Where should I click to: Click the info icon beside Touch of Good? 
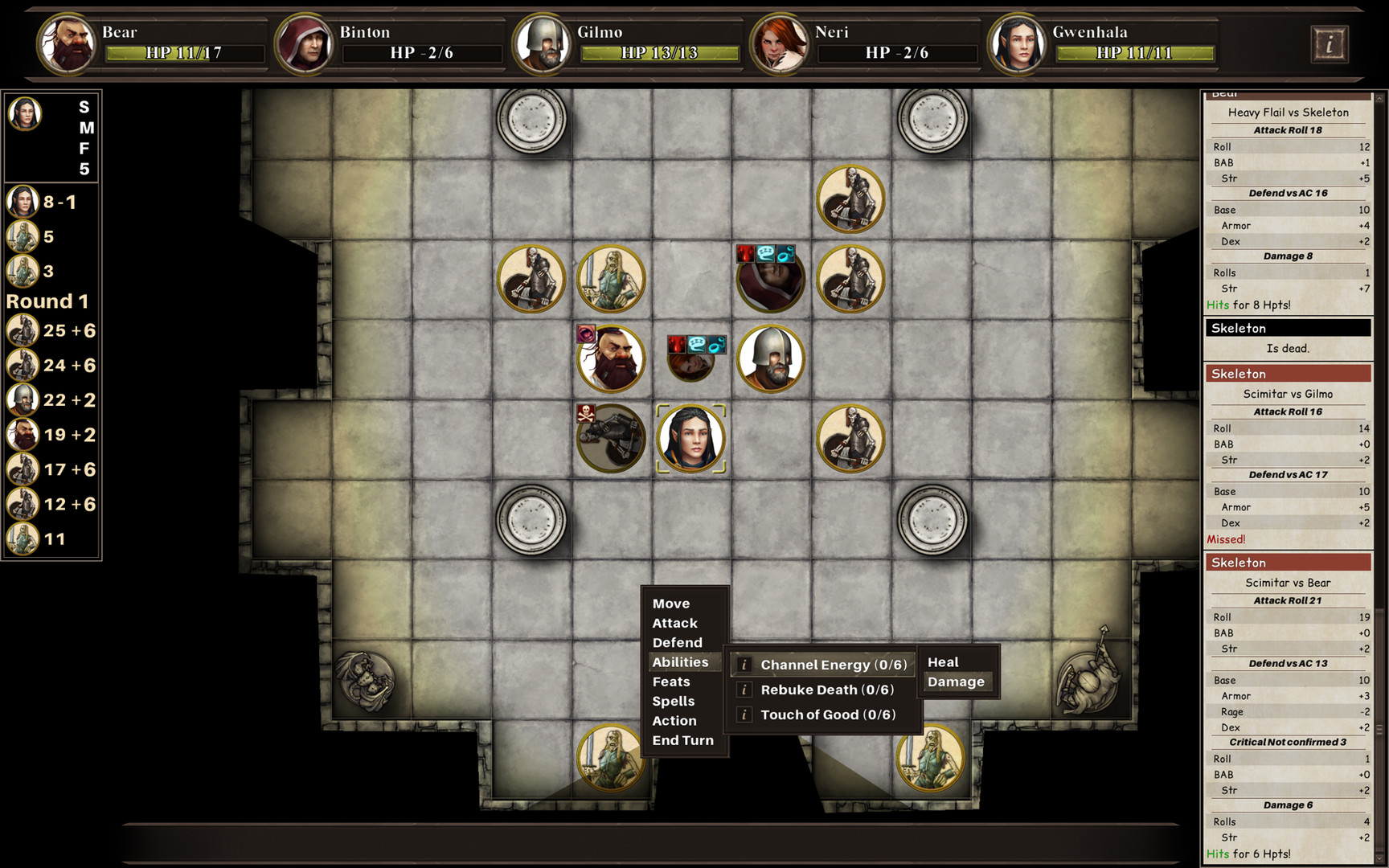pyautogui.click(x=744, y=714)
